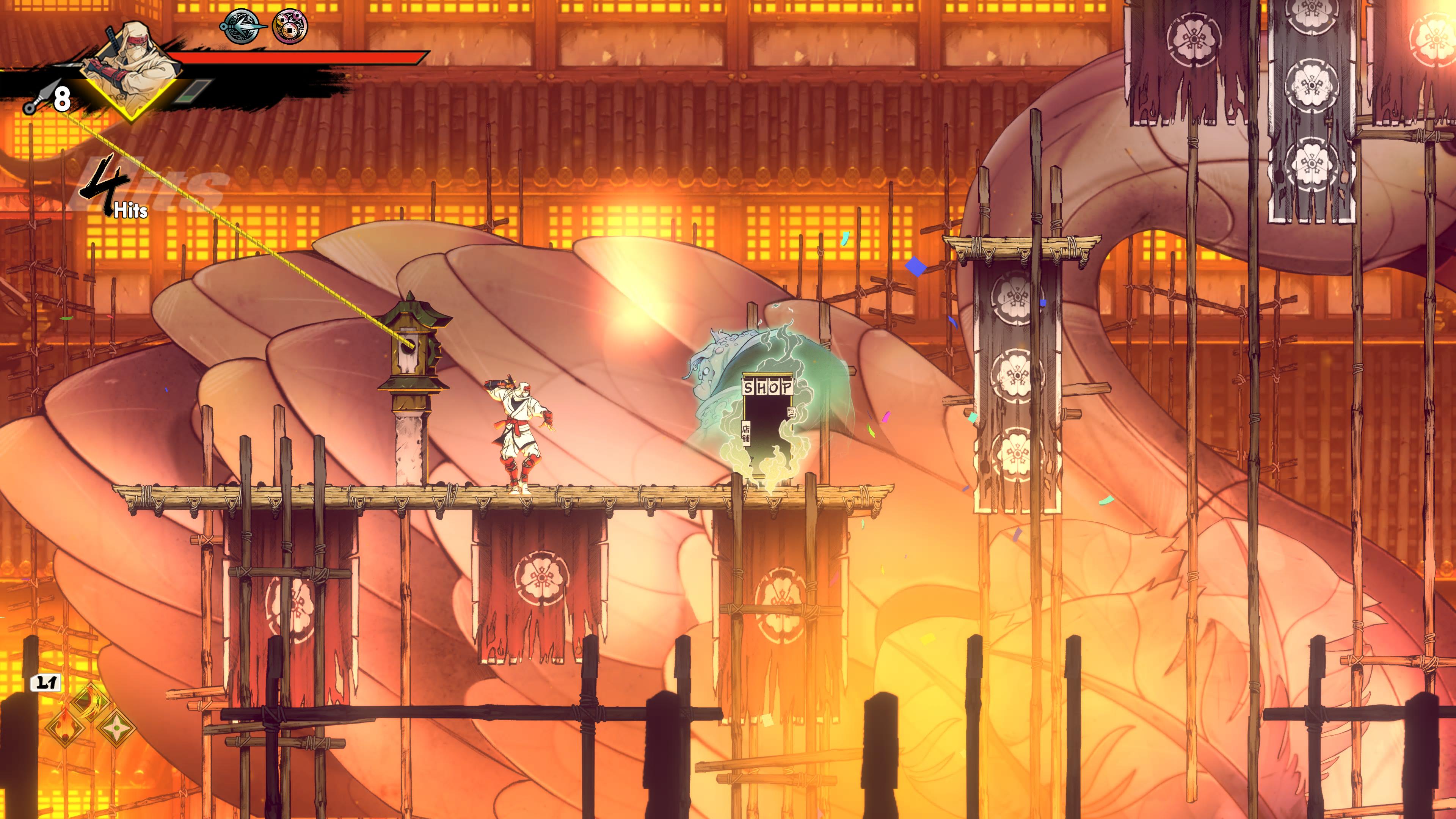Select the kunai amulet icon
Screen dimensions: 1456x819
point(242,26)
